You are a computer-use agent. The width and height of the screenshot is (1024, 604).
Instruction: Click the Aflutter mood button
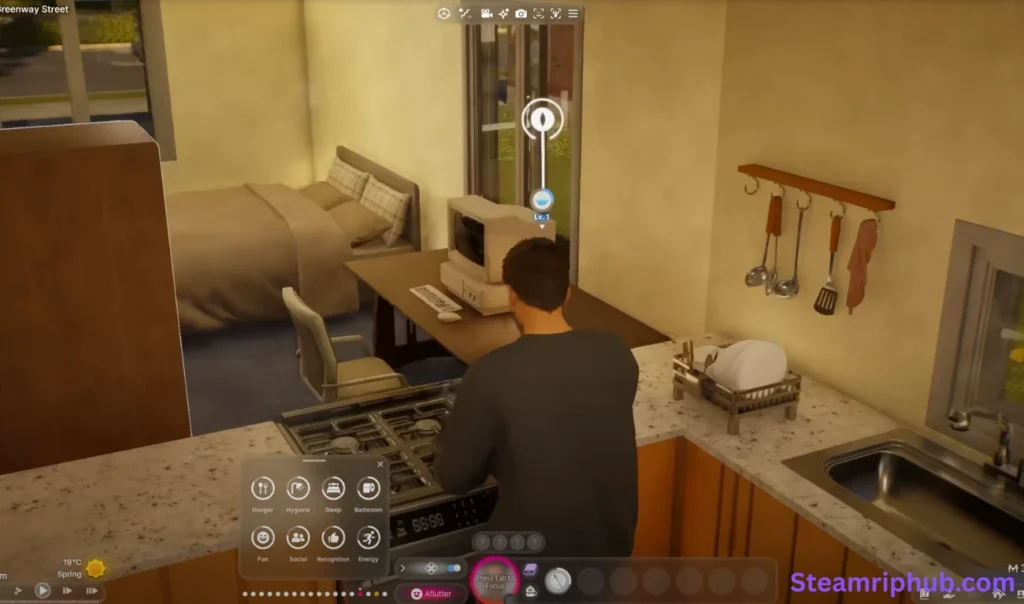coord(432,594)
